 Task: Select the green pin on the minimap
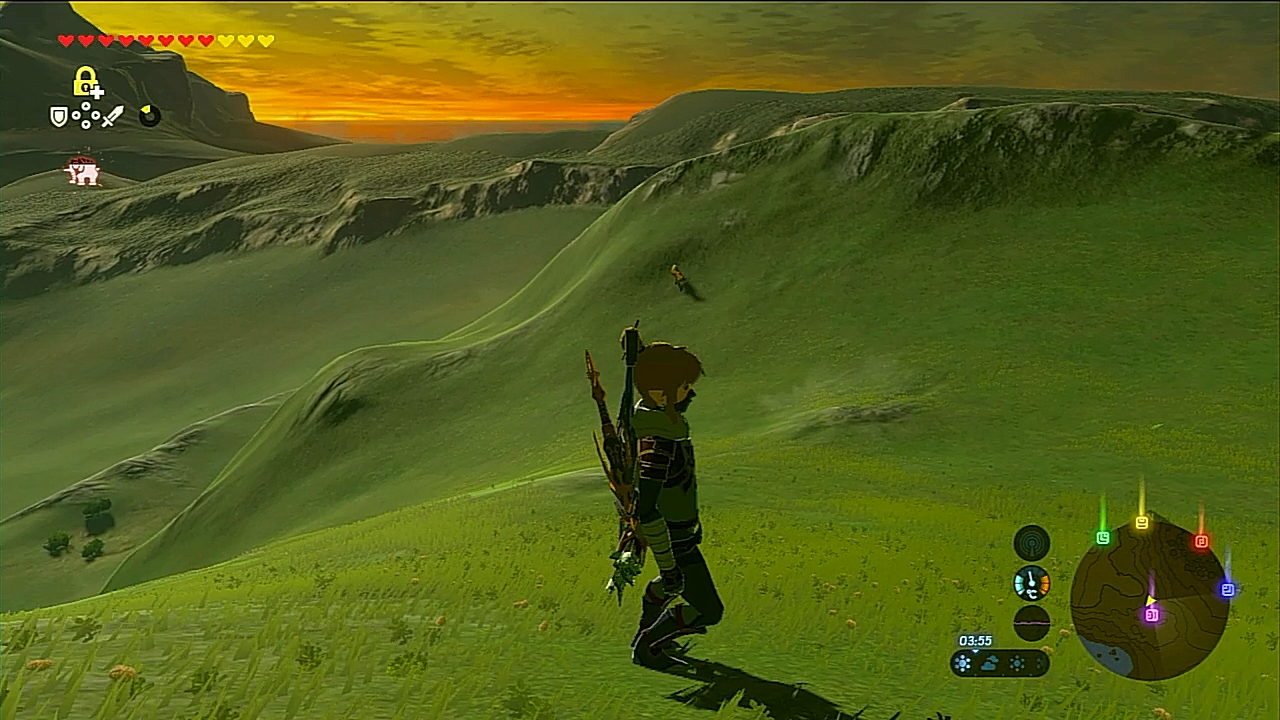click(x=1103, y=538)
